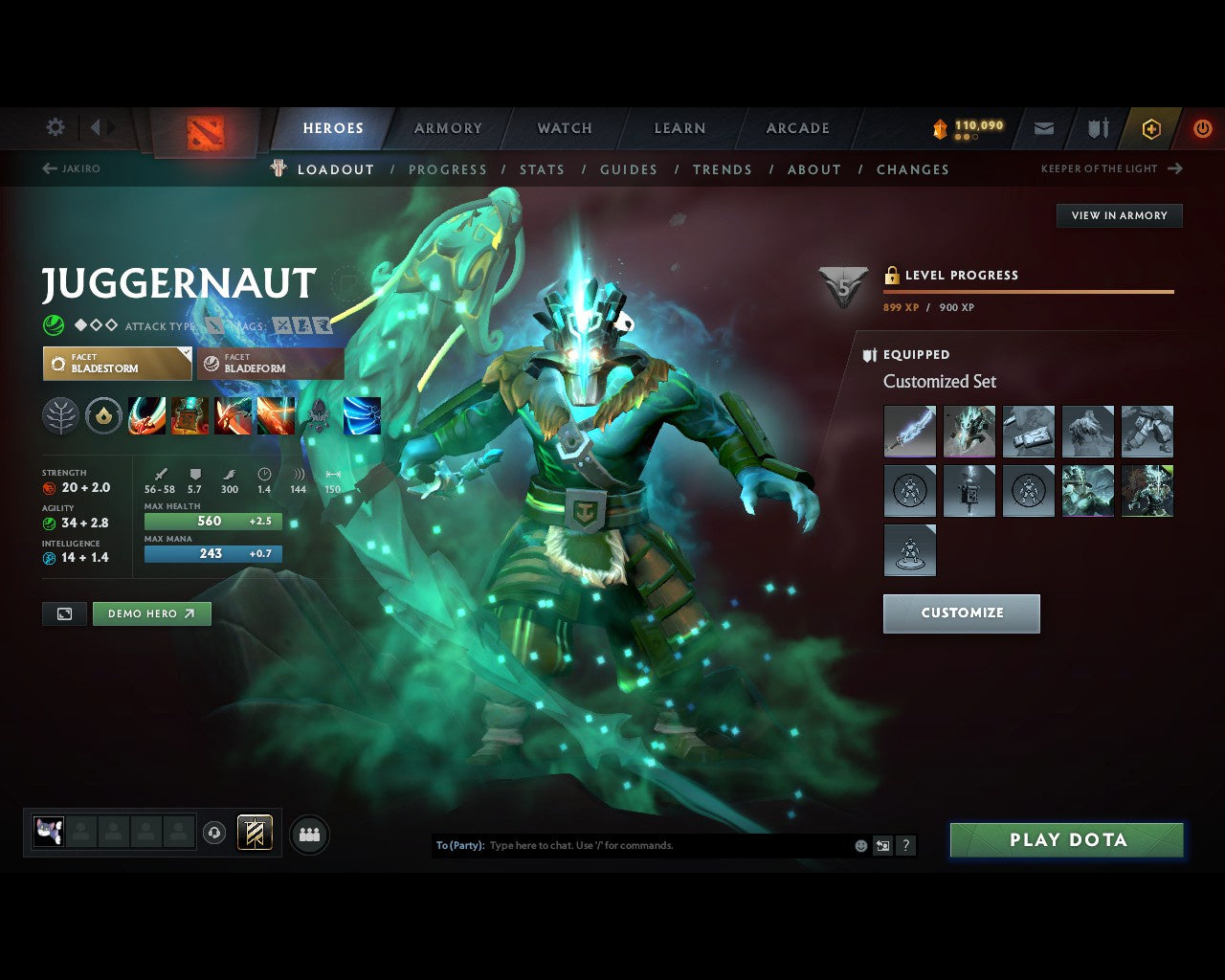Open the settings gear menu
Viewport: 1225px width, 980px height.
coord(55,126)
